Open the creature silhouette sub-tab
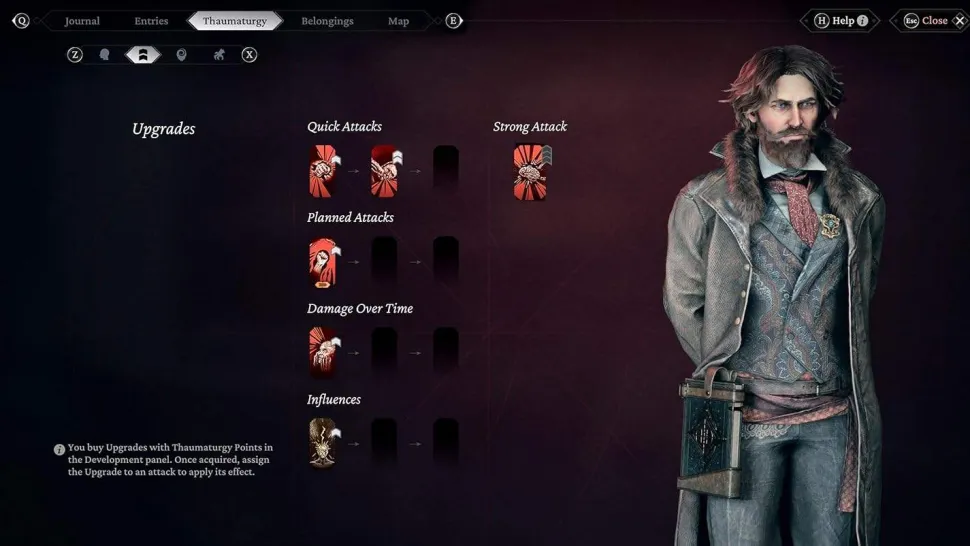Image resolution: width=970 pixels, height=546 pixels. point(218,55)
